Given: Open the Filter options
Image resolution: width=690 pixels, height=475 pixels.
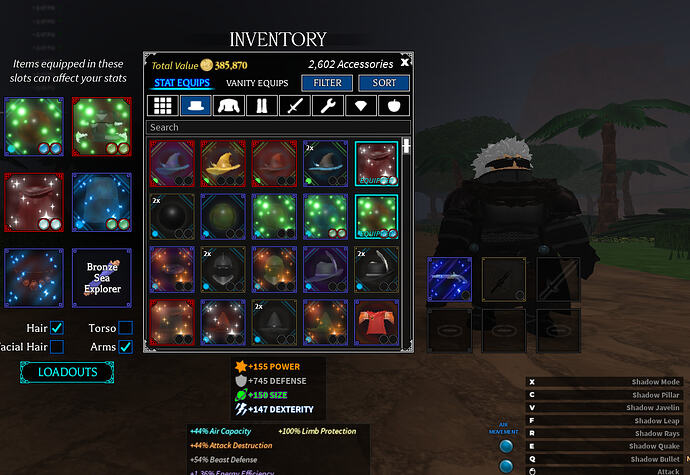Looking at the screenshot, I should 327,83.
